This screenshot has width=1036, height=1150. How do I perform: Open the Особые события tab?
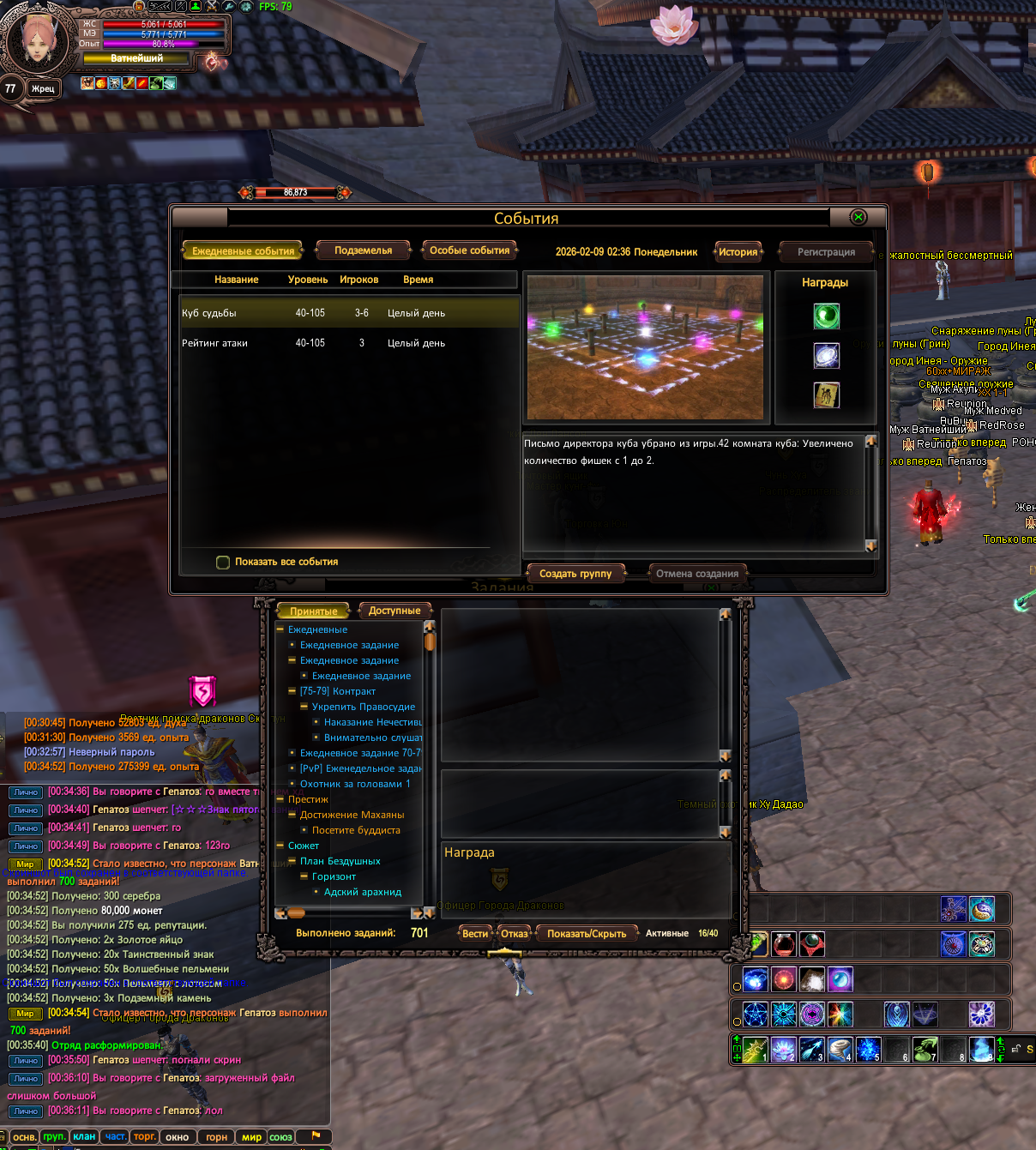click(470, 250)
